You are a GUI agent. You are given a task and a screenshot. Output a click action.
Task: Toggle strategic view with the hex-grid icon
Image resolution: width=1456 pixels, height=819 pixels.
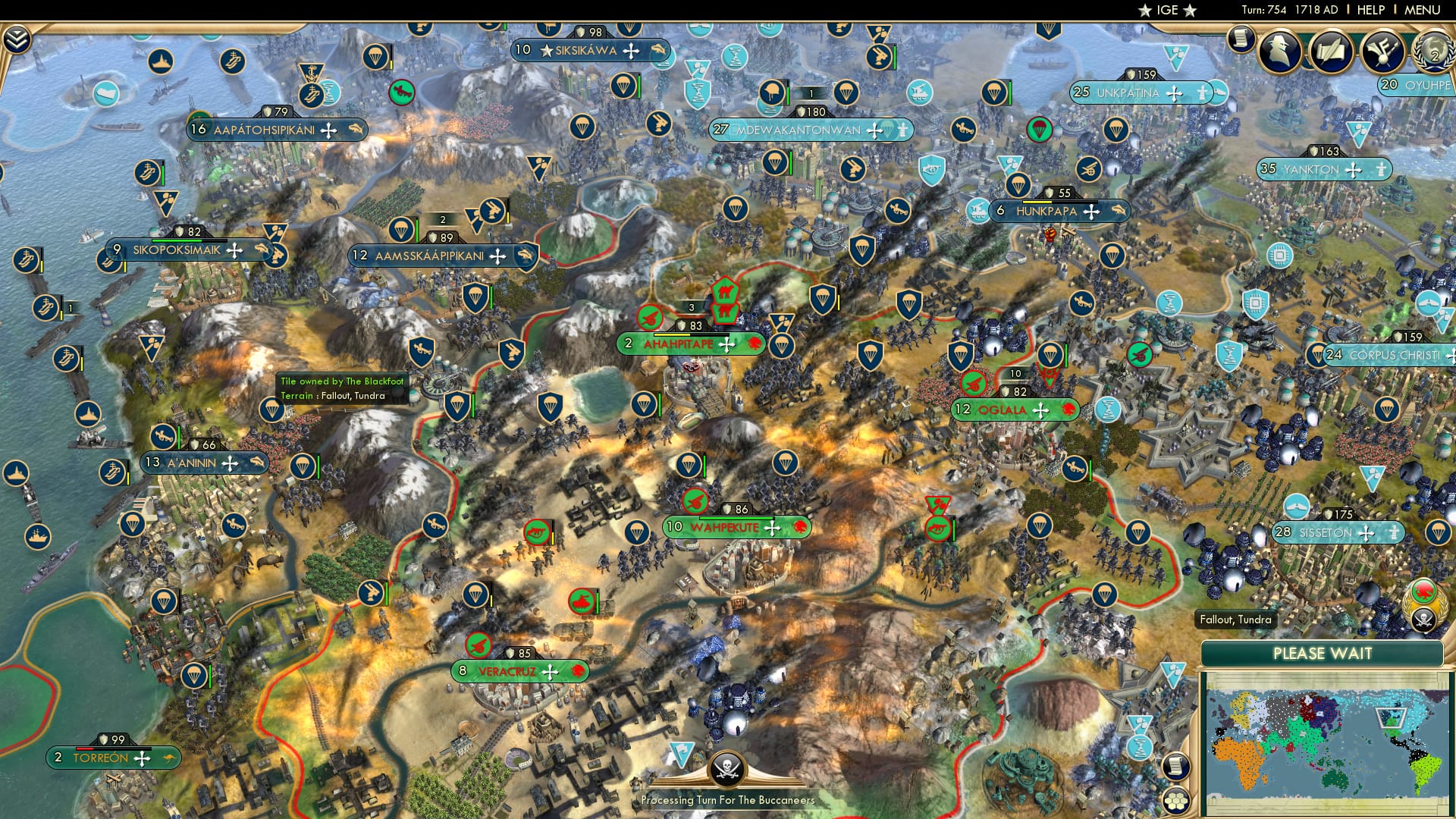pyautogui.click(x=1176, y=802)
